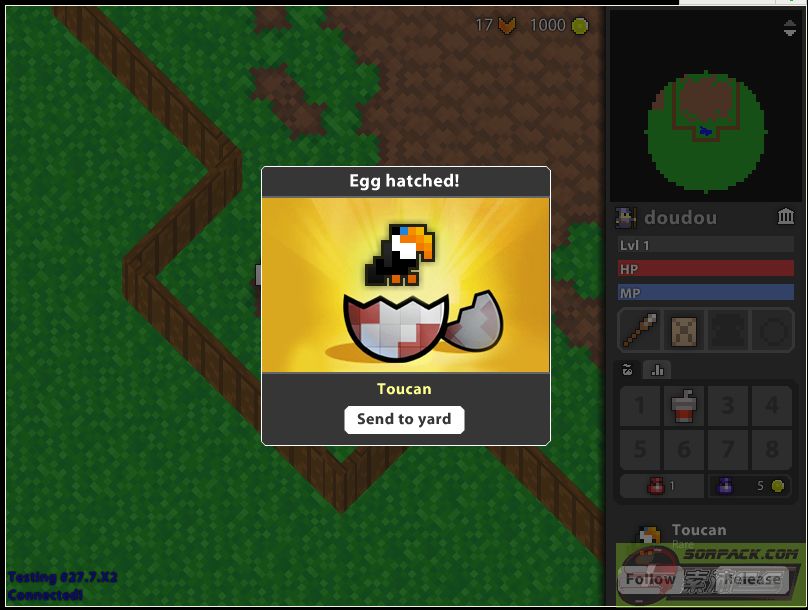Viewport: 808px width, 610px height.
Task: Send the hatched Toucan to yard
Action: [x=404, y=420]
